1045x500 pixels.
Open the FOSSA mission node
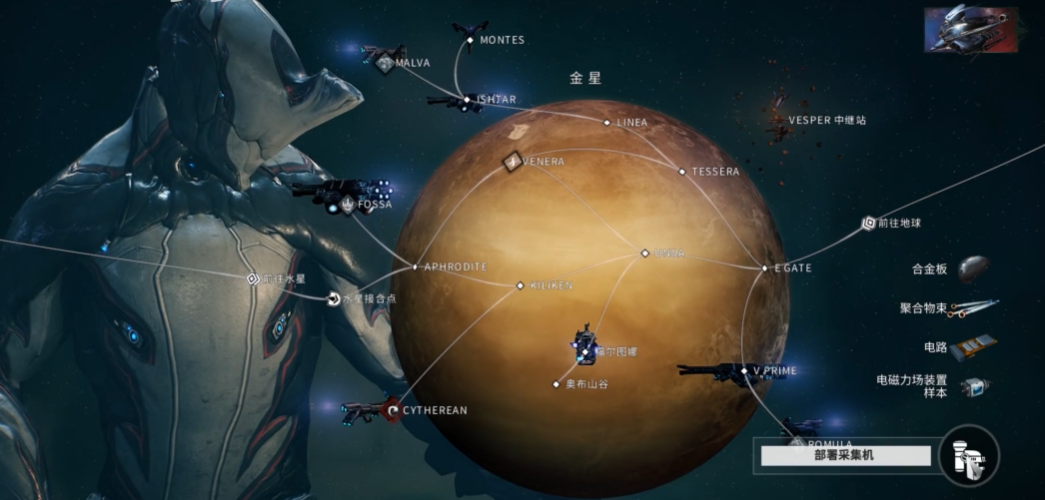pyautogui.click(x=347, y=205)
